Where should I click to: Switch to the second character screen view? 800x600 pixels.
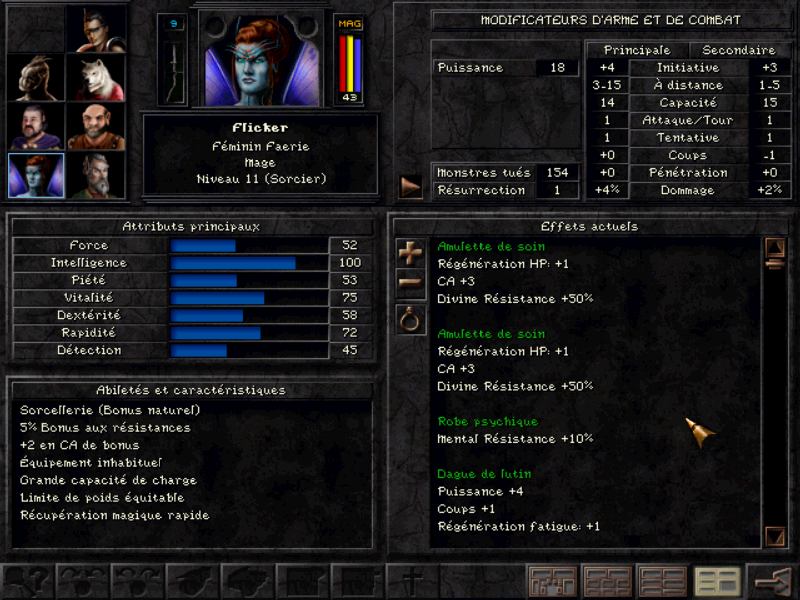pyautogui.click(x=607, y=580)
